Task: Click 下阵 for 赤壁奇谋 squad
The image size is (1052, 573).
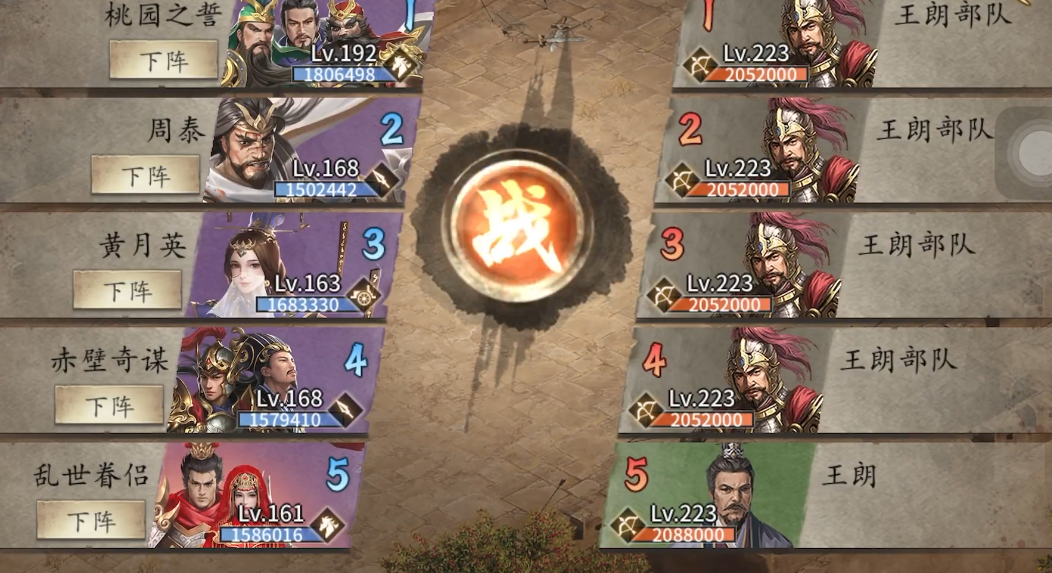Action: pyautogui.click(x=109, y=405)
